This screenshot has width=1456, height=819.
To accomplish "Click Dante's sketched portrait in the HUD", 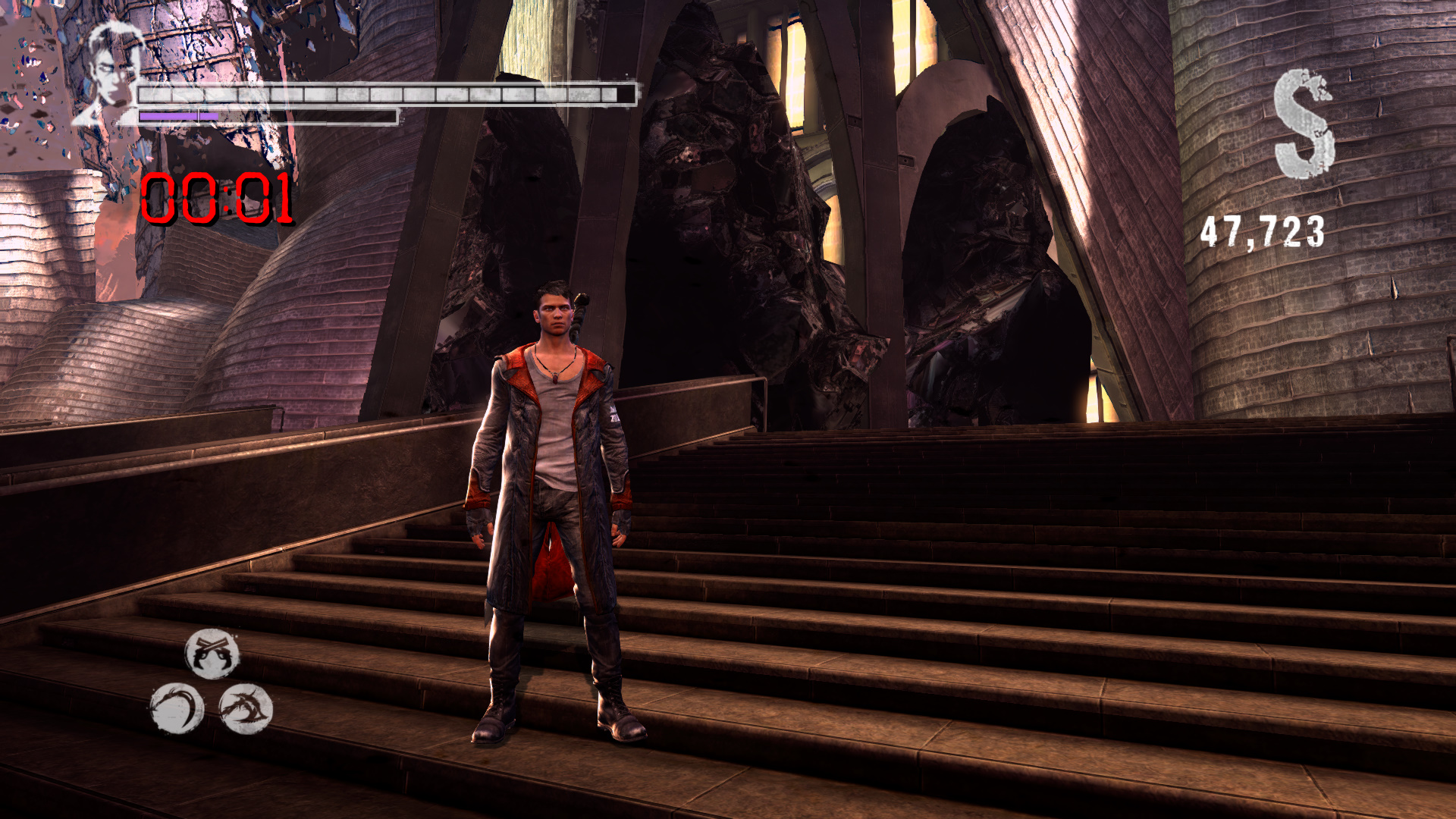I will [111, 72].
